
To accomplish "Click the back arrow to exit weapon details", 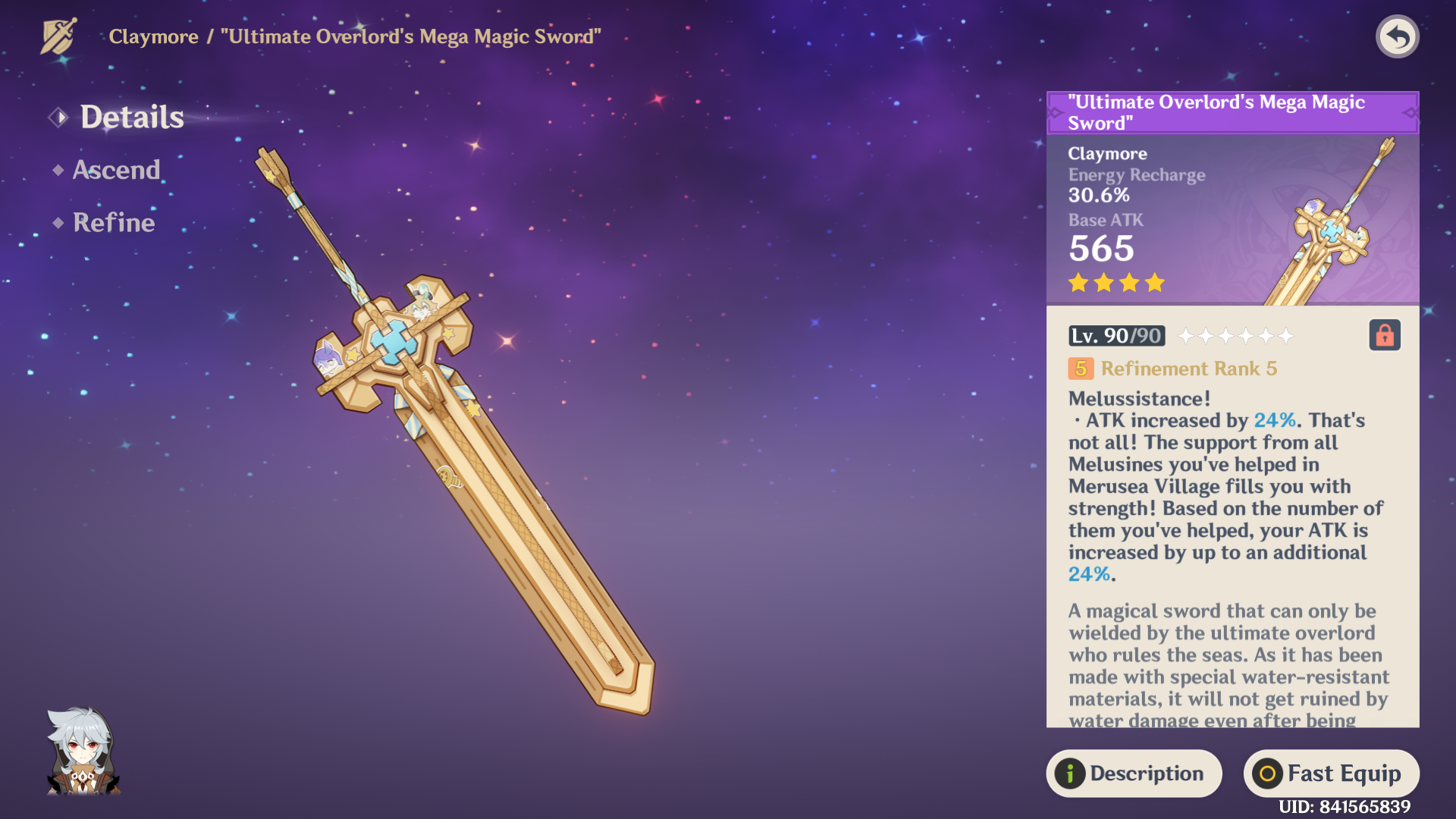I will pyautogui.click(x=1398, y=36).
